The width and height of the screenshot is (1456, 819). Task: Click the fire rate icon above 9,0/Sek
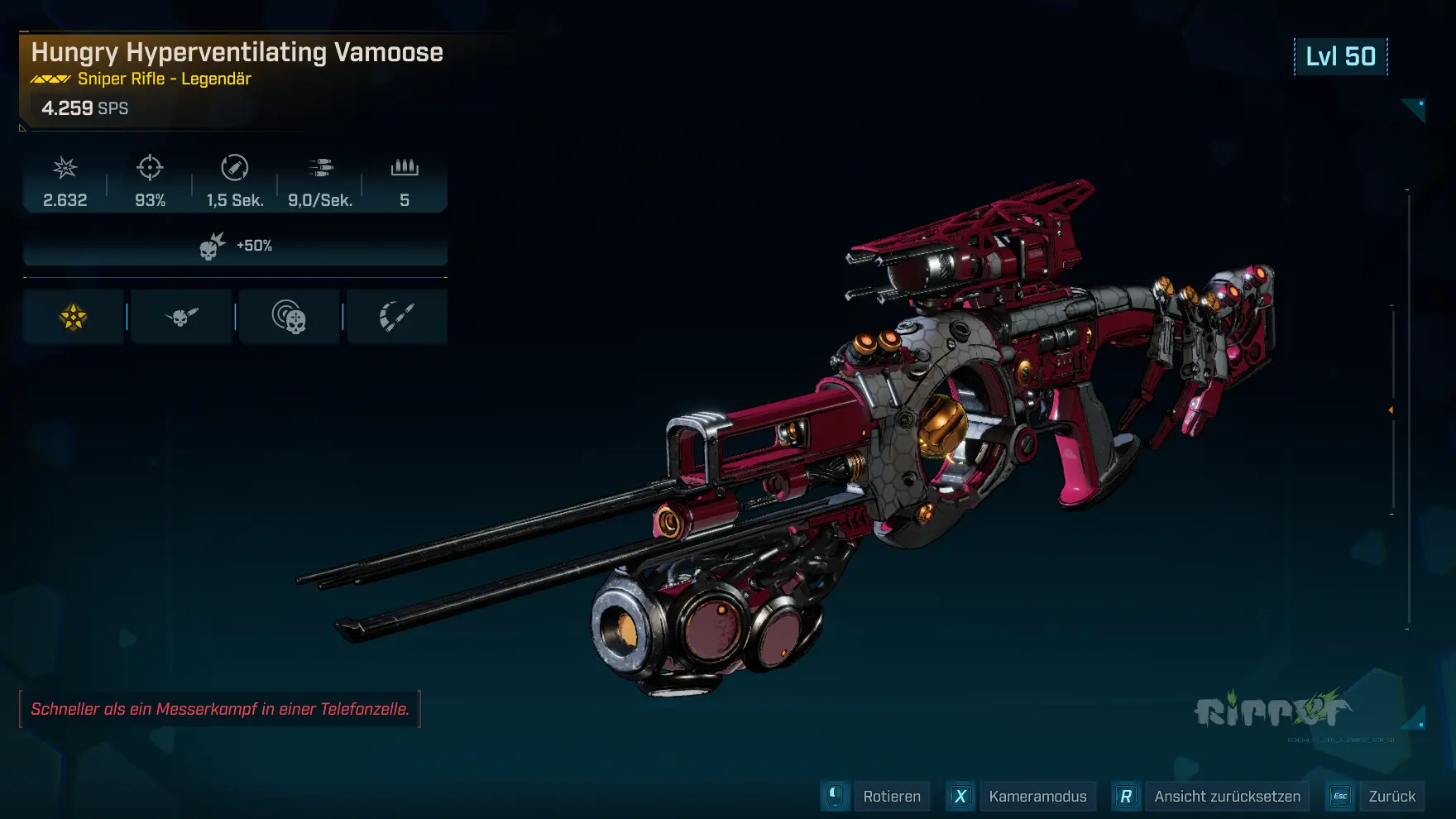click(x=320, y=169)
